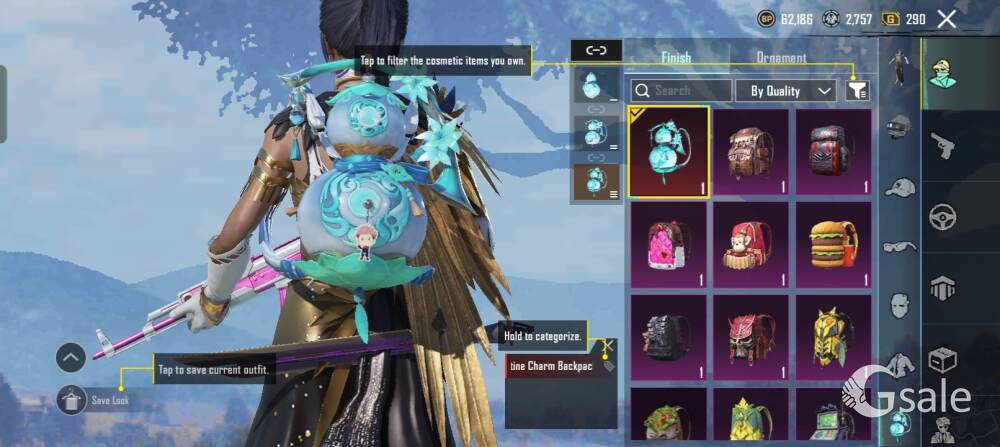This screenshot has width=1000, height=447.
Task: Switch to the Finish tab
Action: point(676,58)
